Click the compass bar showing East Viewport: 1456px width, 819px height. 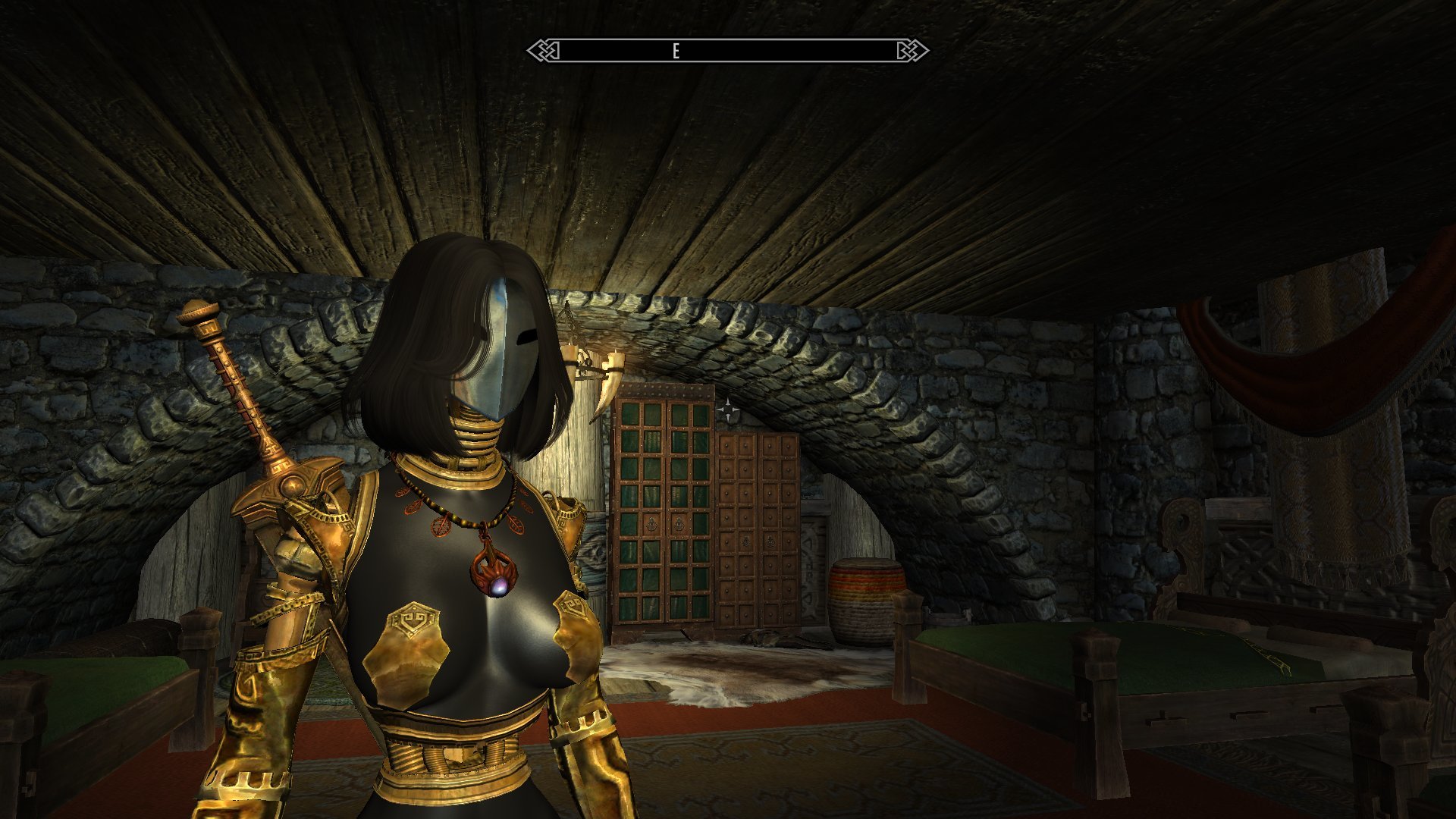[x=727, y=51]
